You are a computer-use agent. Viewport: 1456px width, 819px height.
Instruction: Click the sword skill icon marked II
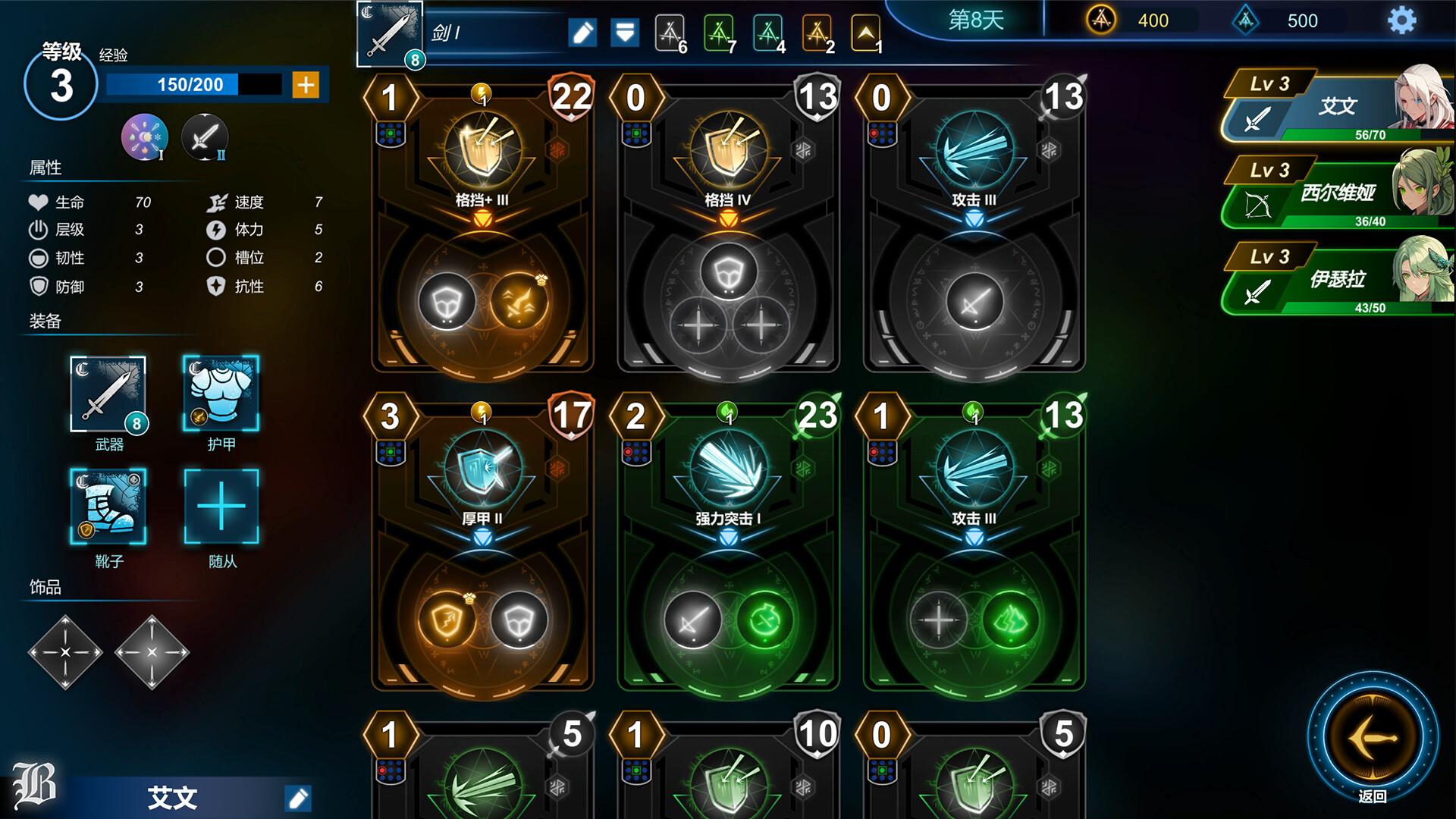coord(204,137)
